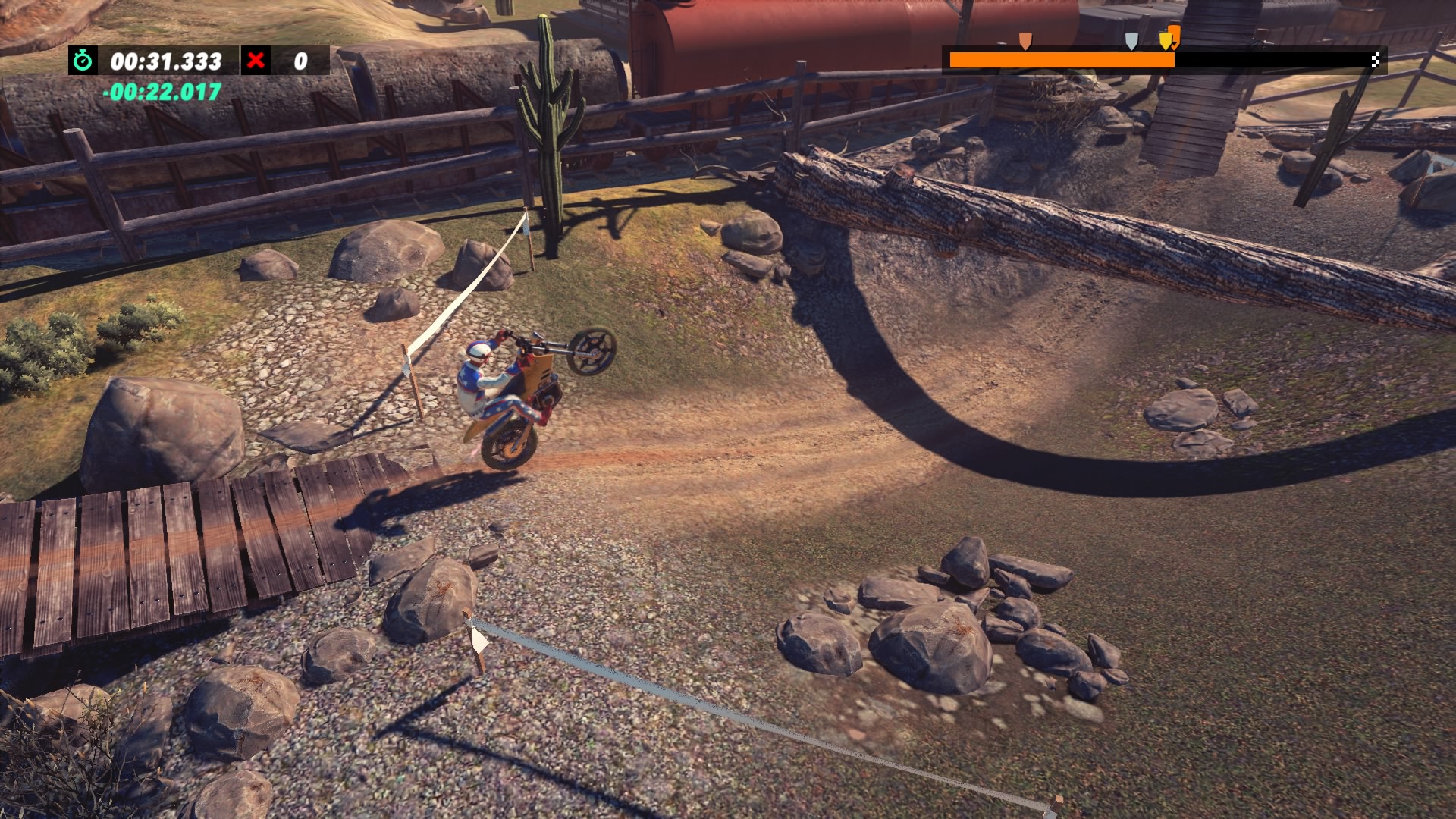Click the bronze medal marker on progress bar
1456x819 pixels.
[1025, 40]
